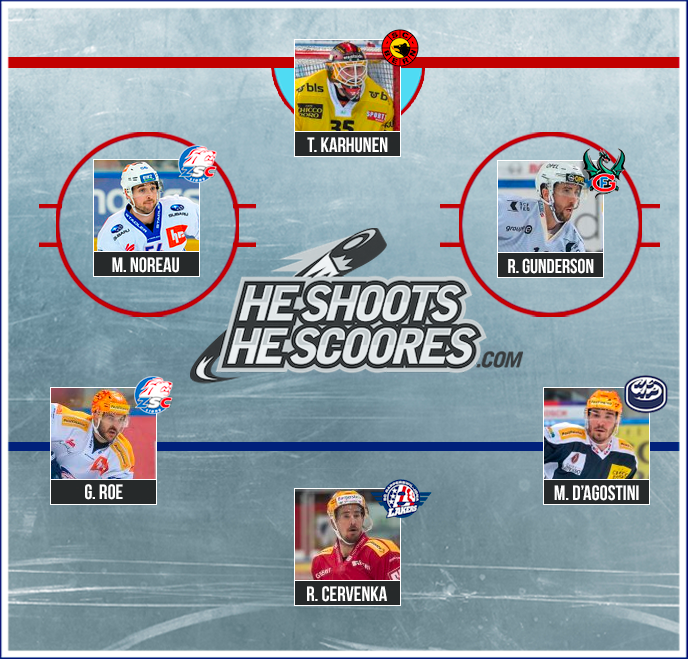Choose defenseman M. Noreau's card
Screen dimensions: 688x659
point(146,218)
